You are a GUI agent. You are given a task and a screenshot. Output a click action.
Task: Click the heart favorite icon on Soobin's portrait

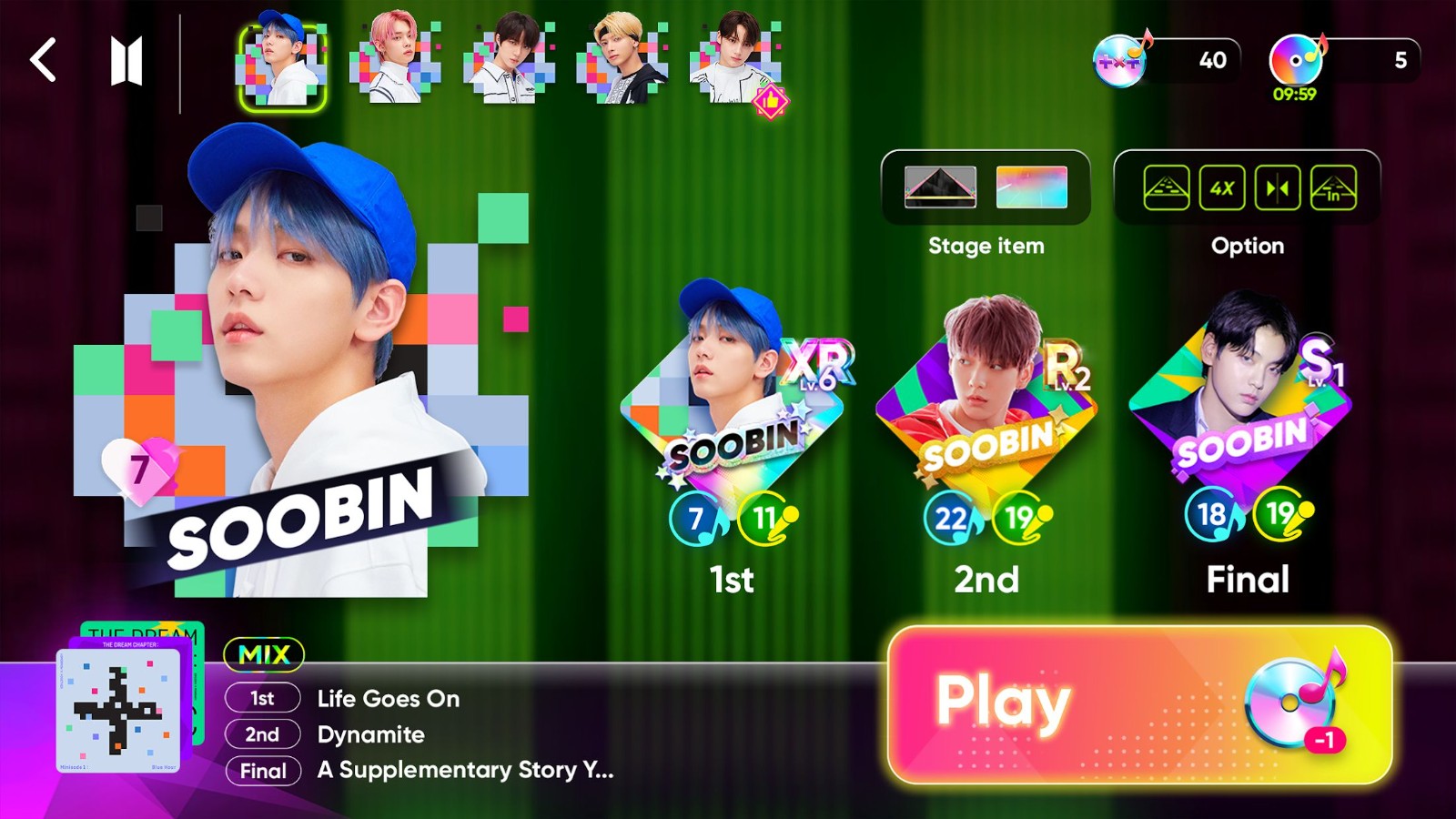(138, 470)
